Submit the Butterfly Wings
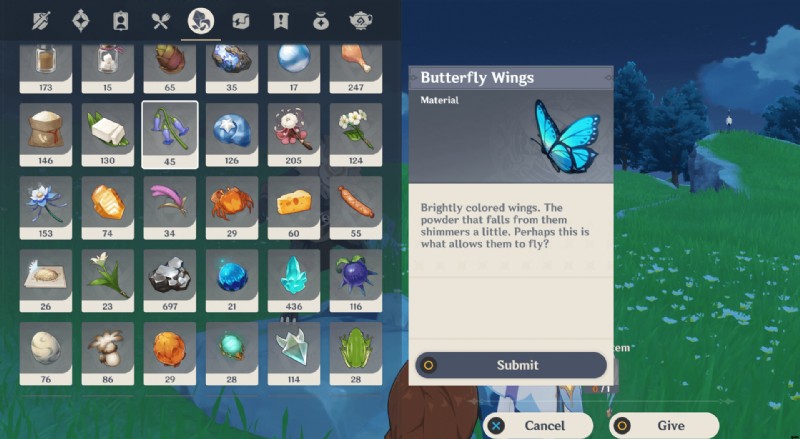The height and width of the screenshot is (439, 800). point(511,365)
